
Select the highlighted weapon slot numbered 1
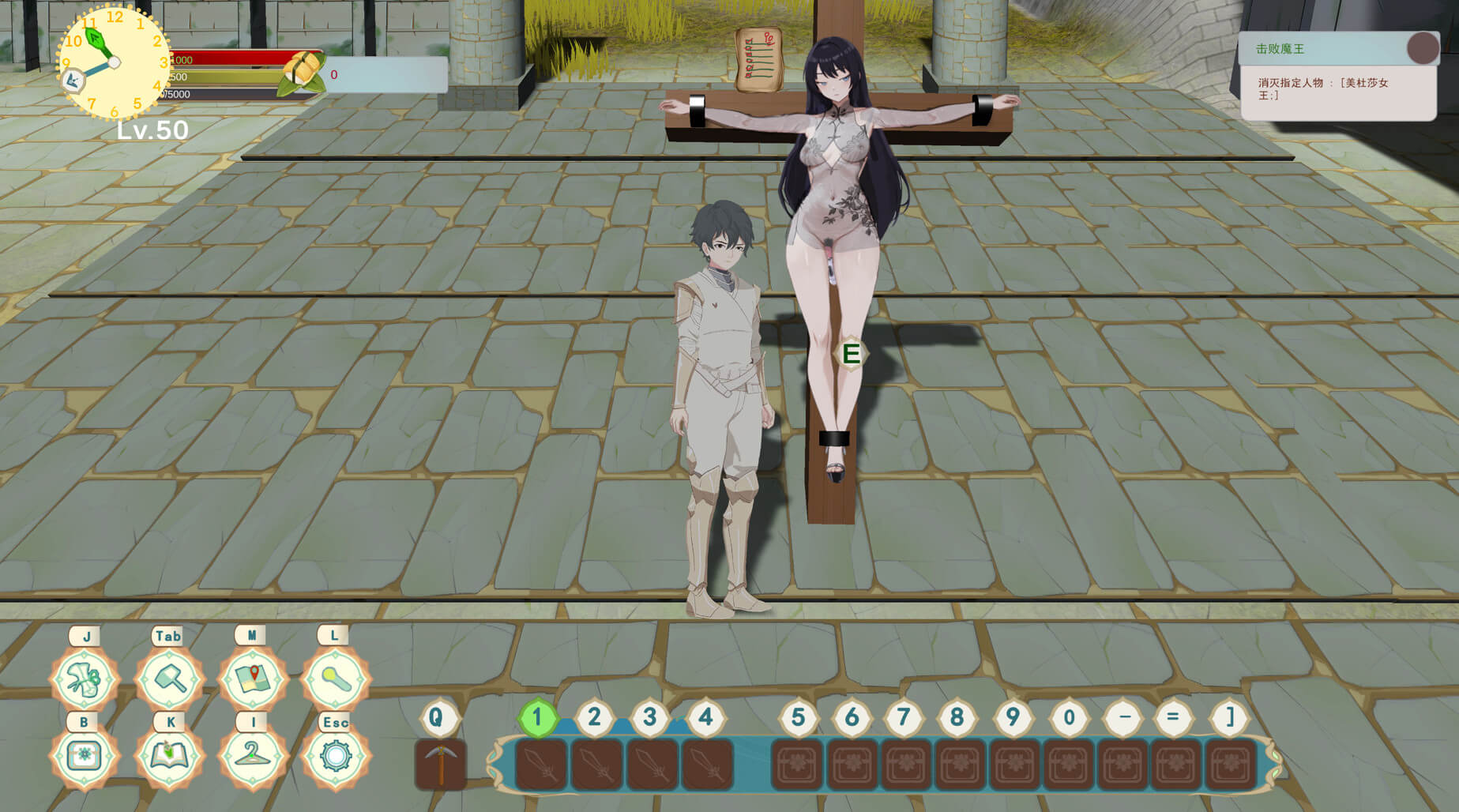[x=541, y=765]
